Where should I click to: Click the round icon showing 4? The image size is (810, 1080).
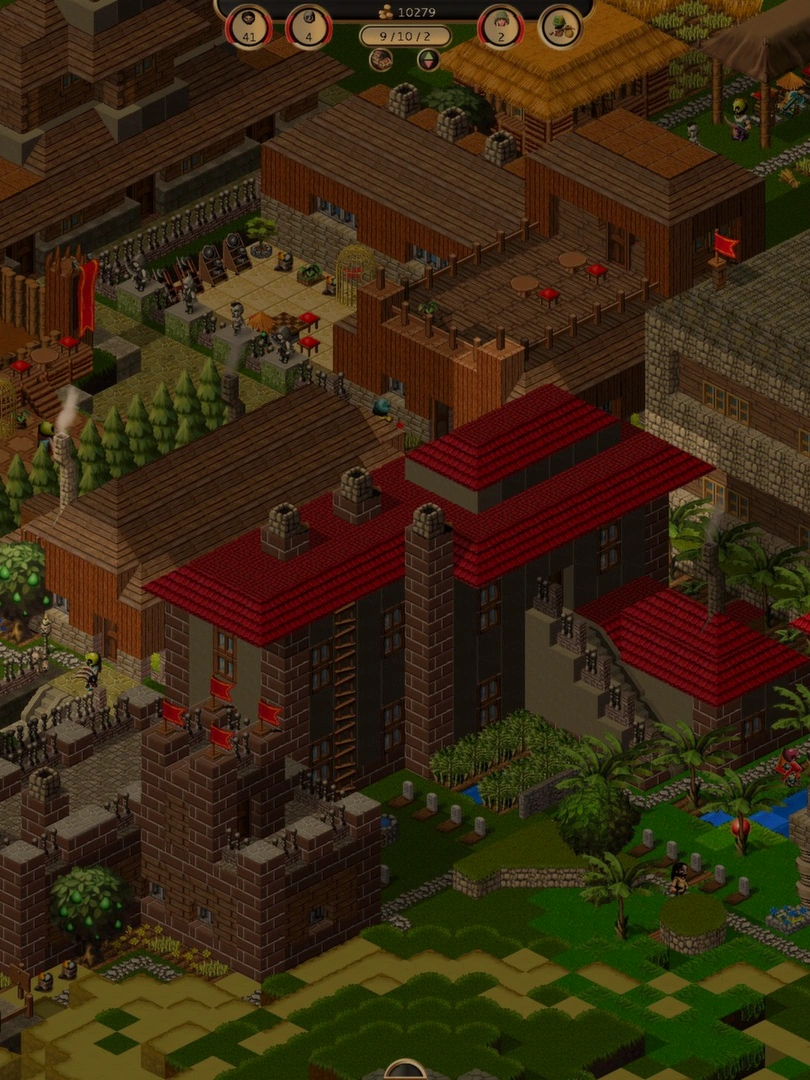coord(309,26)
